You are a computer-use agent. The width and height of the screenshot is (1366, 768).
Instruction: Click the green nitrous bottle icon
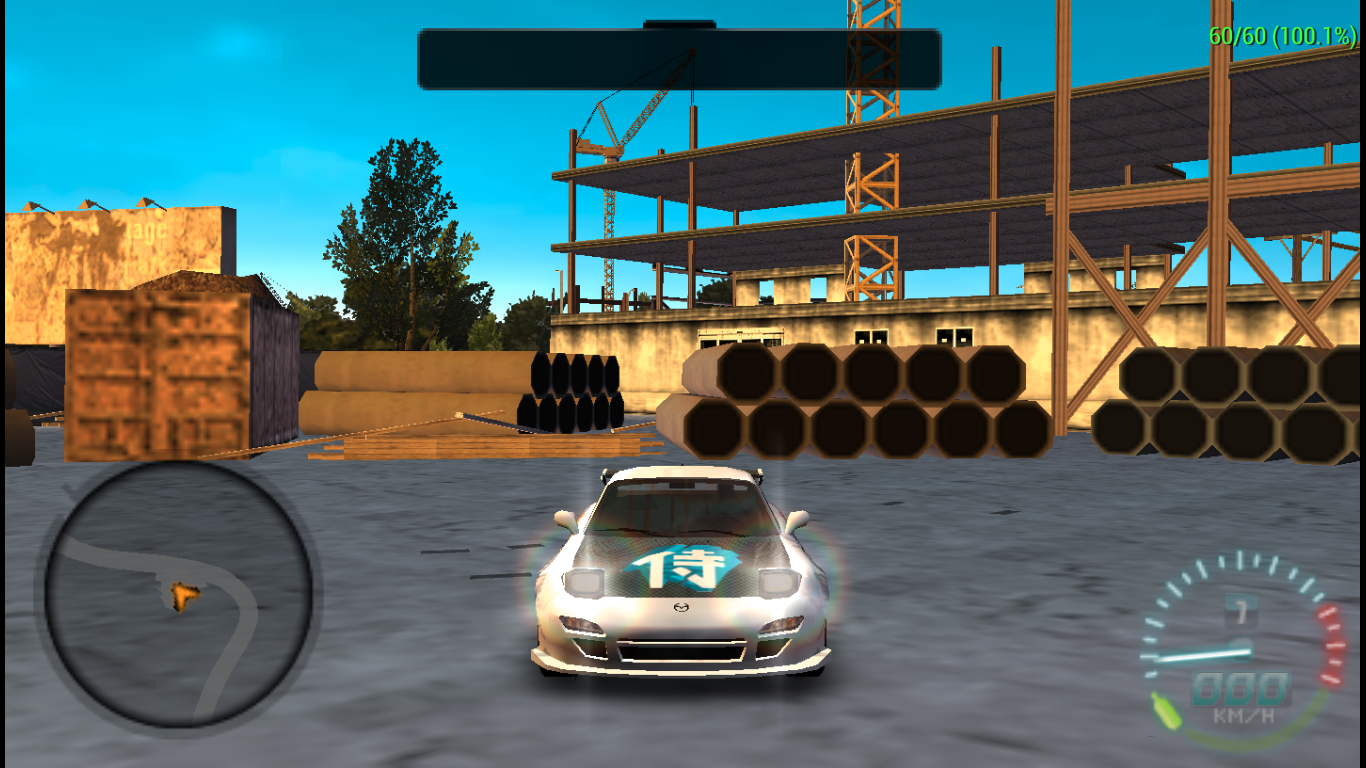click(1165, 708)
